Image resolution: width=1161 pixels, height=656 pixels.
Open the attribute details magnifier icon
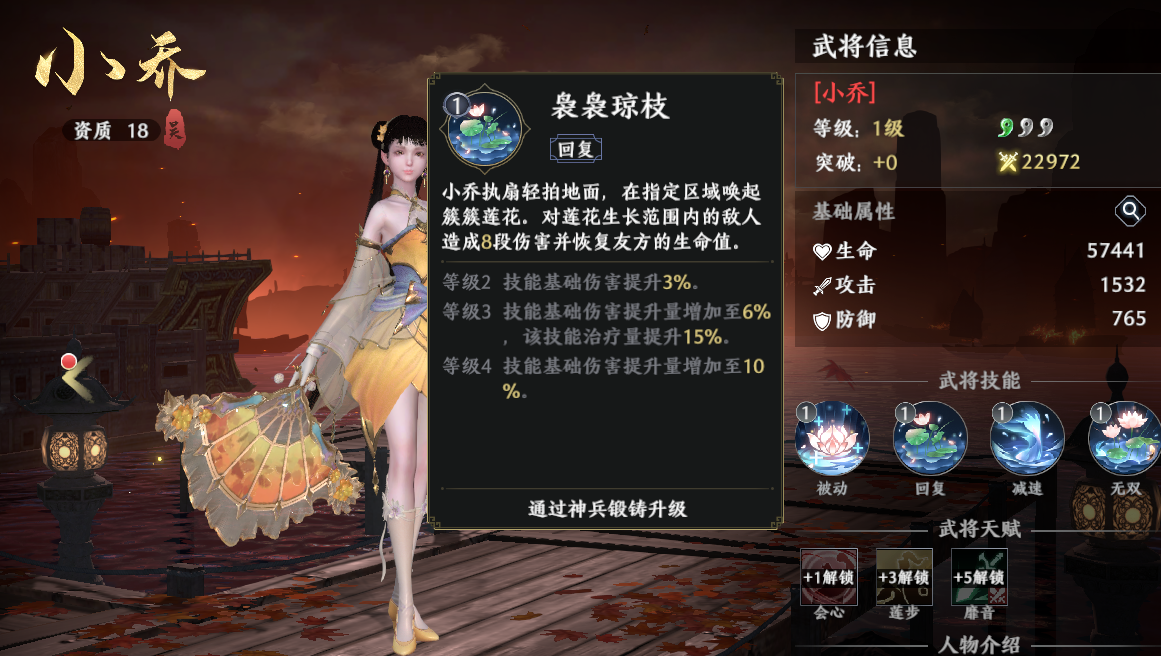1130,211
